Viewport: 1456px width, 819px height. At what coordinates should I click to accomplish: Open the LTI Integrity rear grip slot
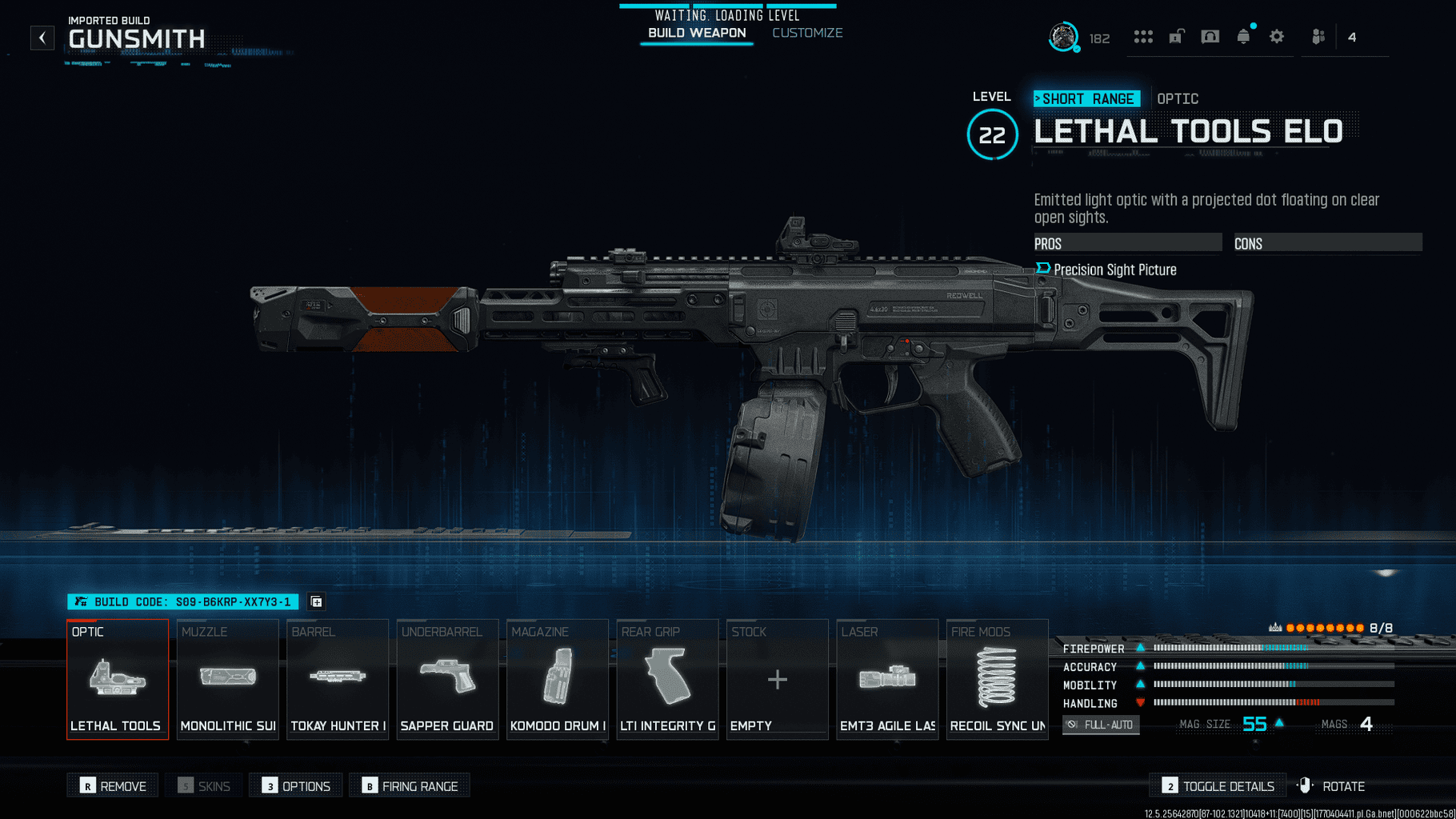667,679
